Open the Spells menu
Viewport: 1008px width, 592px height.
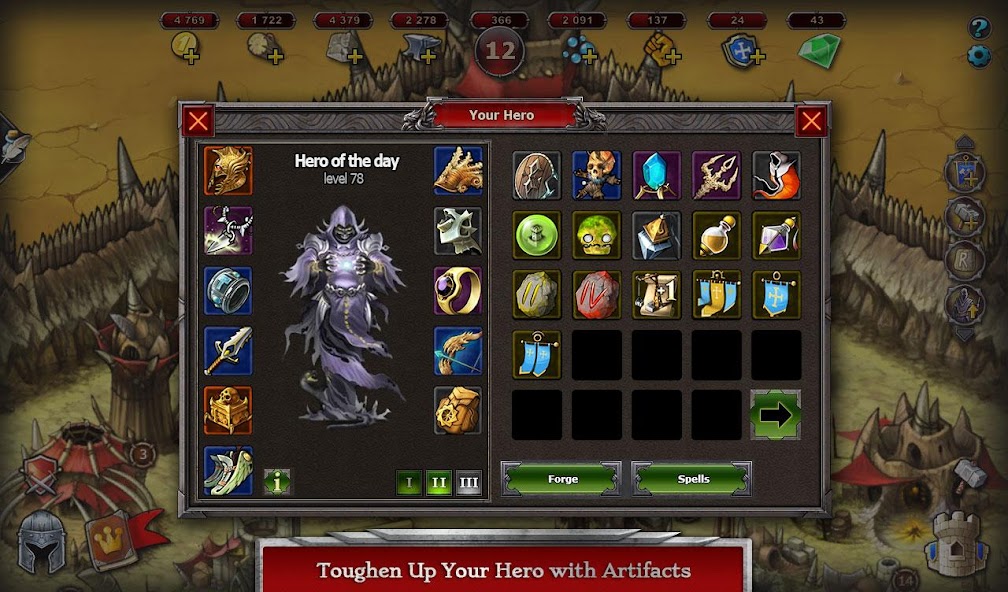(x=692, y=479)
